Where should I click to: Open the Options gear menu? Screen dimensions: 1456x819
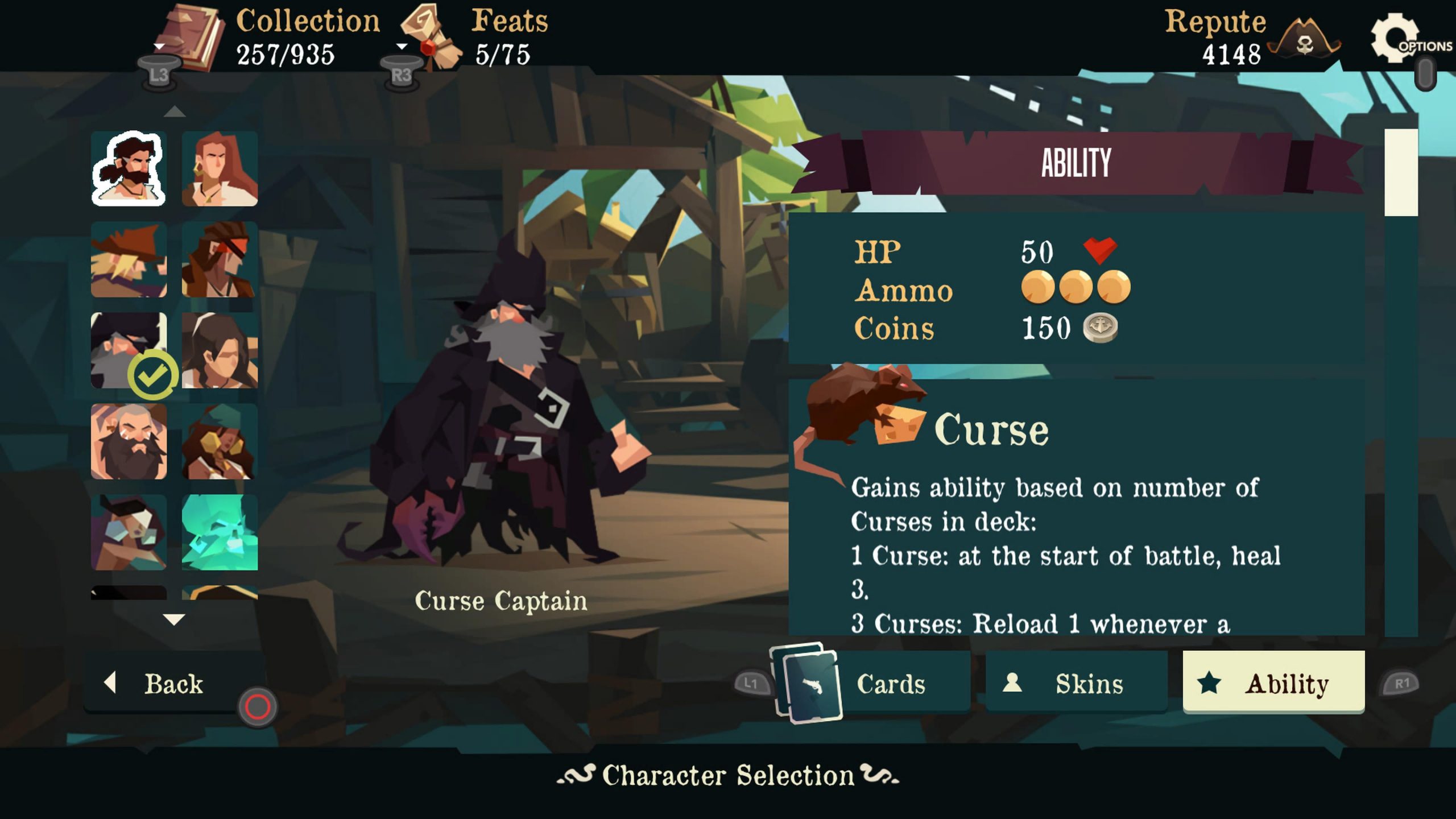[x=1395, y=39]
